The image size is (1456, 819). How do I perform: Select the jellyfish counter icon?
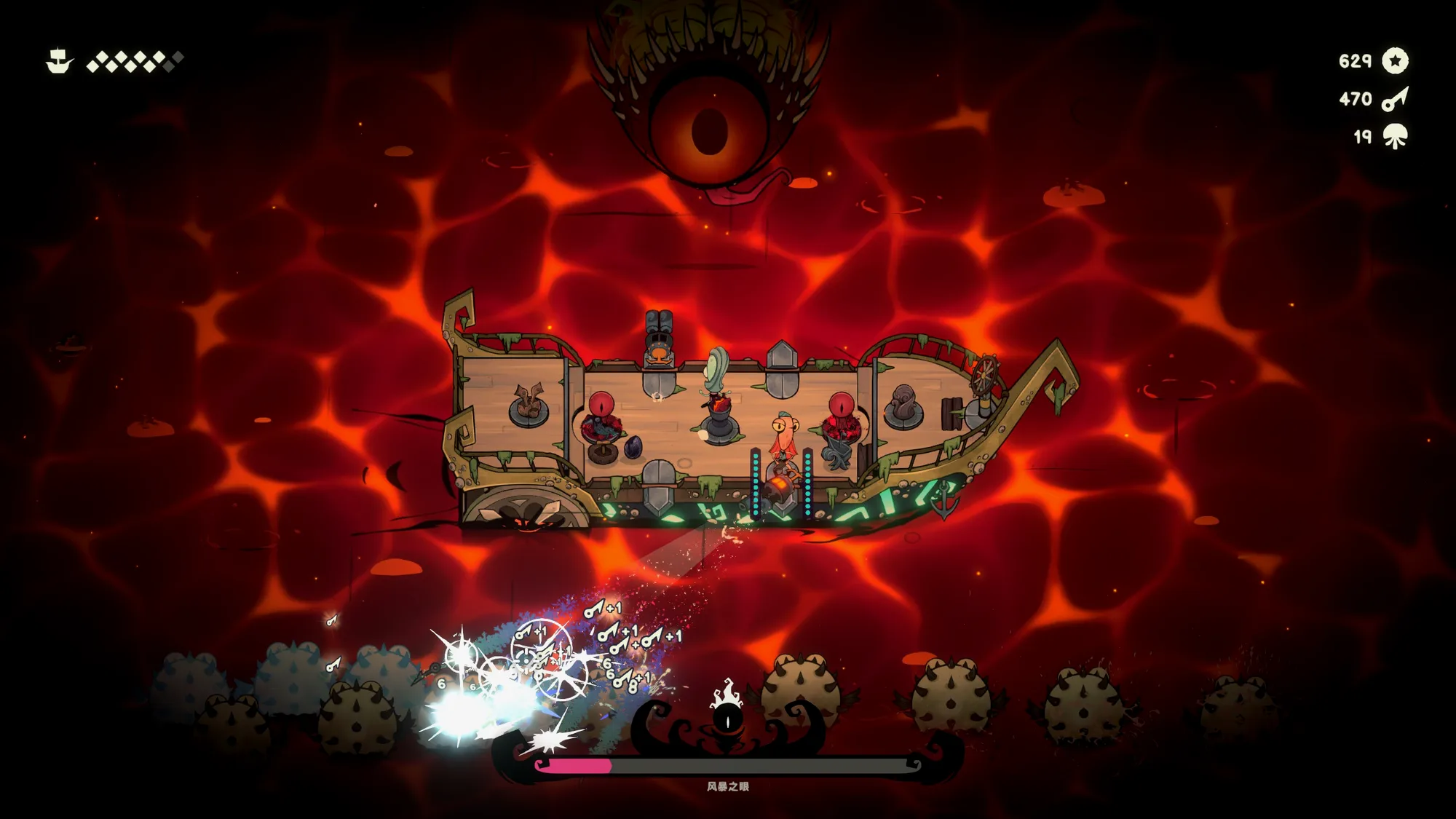click(x=1395, y=136)
